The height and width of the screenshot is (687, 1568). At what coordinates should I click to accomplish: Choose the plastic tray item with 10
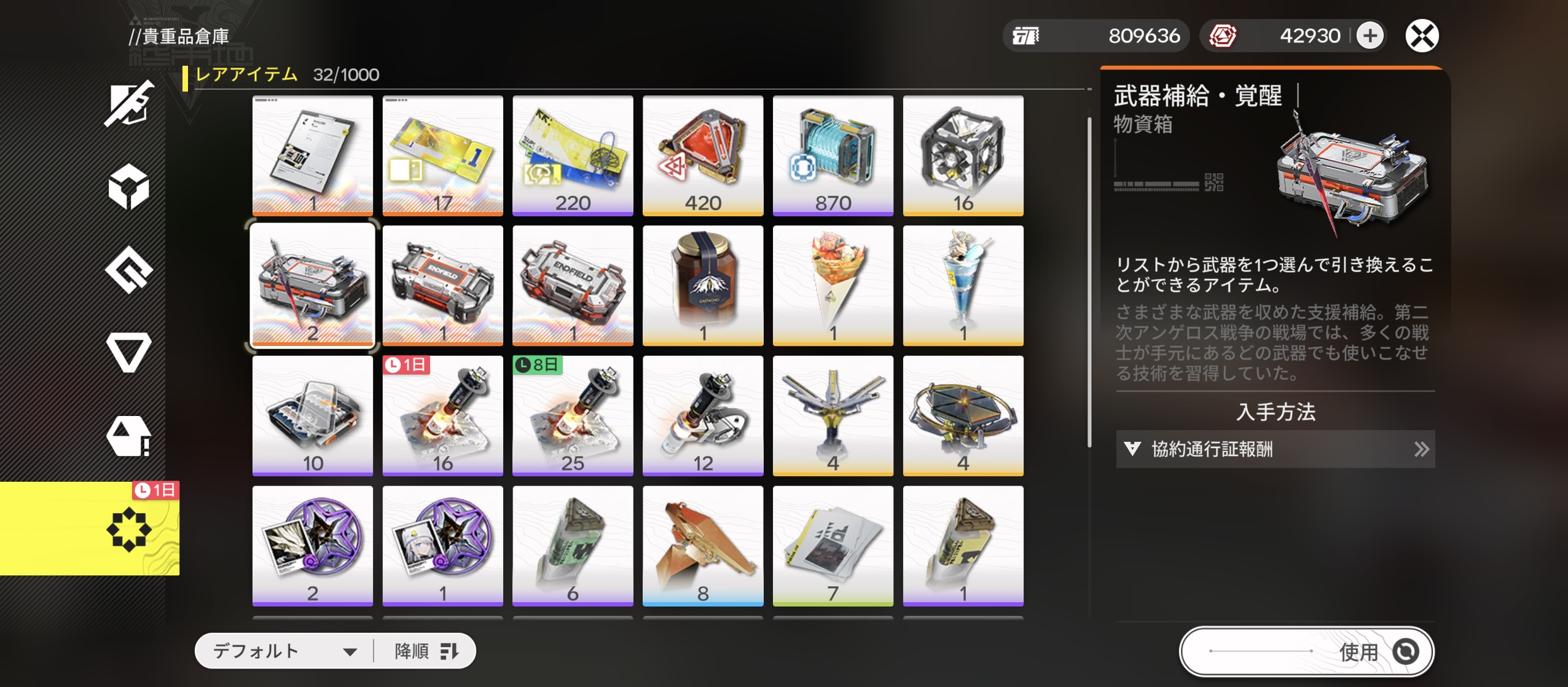(312, 415)
